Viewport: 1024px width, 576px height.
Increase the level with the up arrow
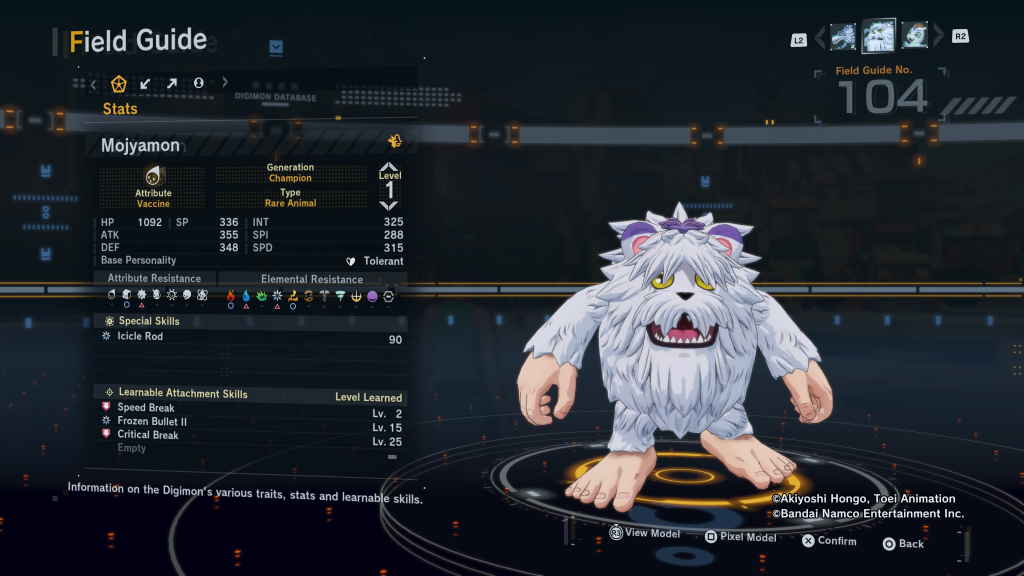[389, 168]
